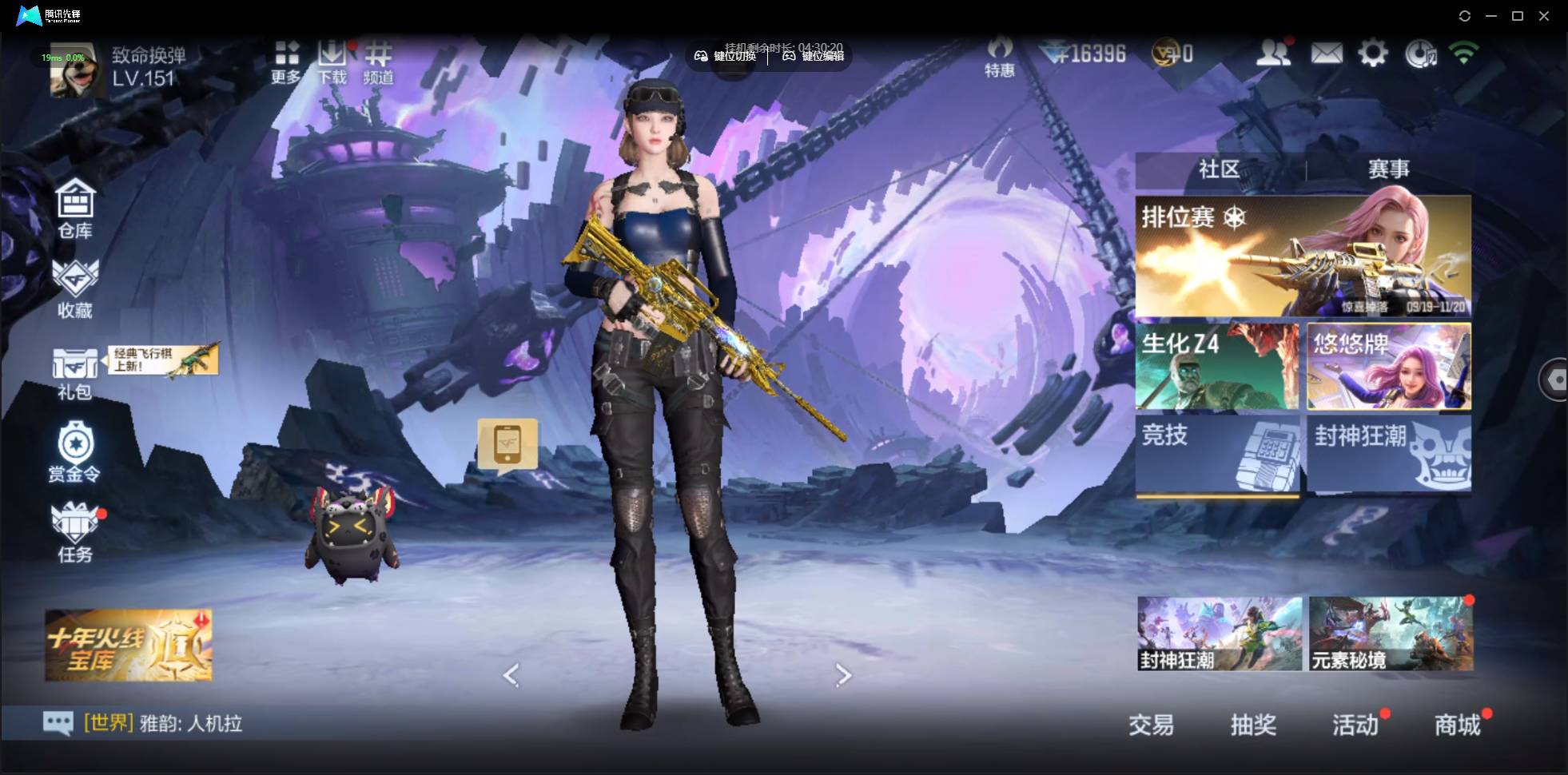1568x775 pixels.
Task: Open the 赏金令 bounty pass
Action: pos(74,453)
